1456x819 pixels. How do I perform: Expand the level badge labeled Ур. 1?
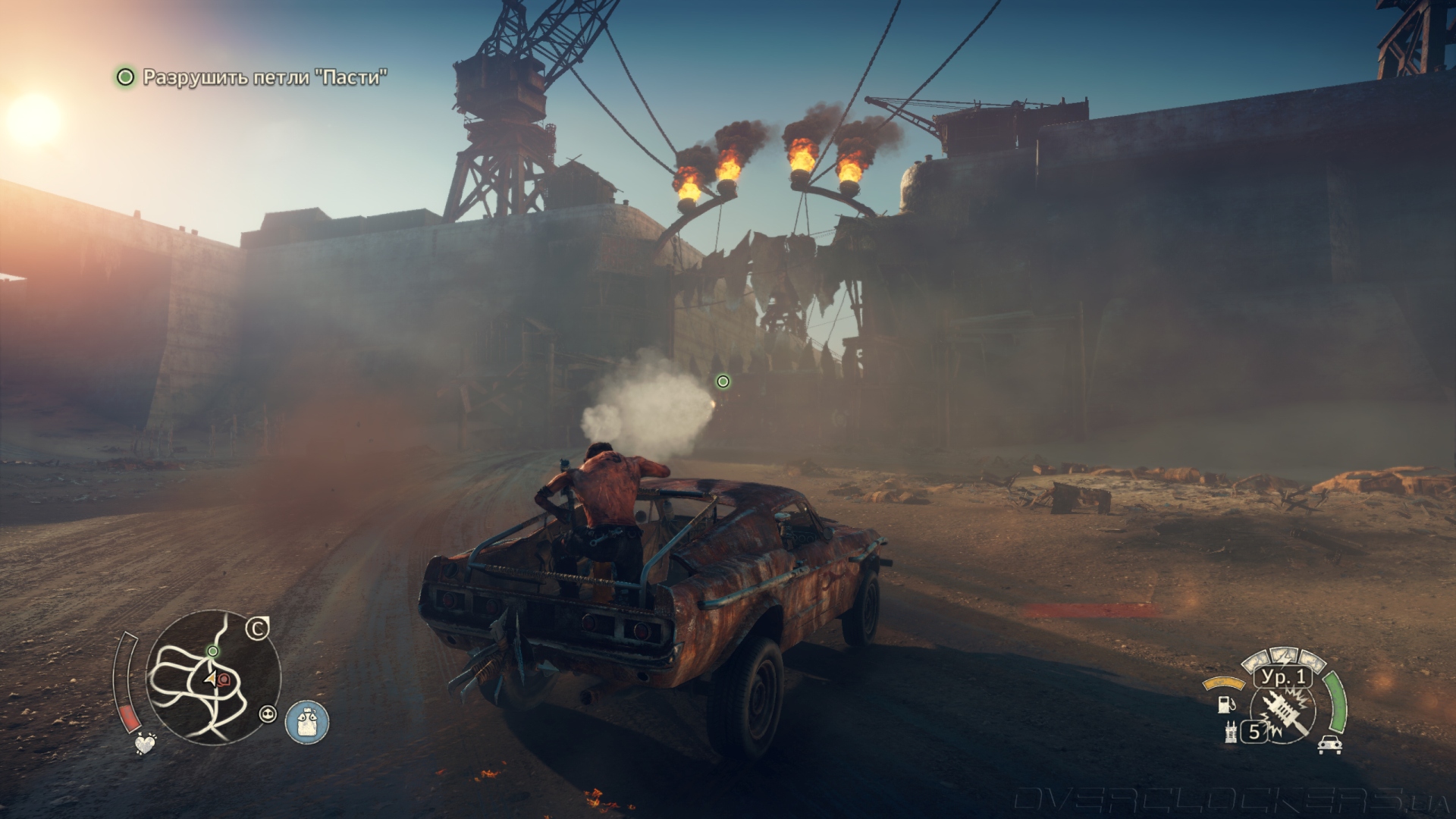point(1282,678)
